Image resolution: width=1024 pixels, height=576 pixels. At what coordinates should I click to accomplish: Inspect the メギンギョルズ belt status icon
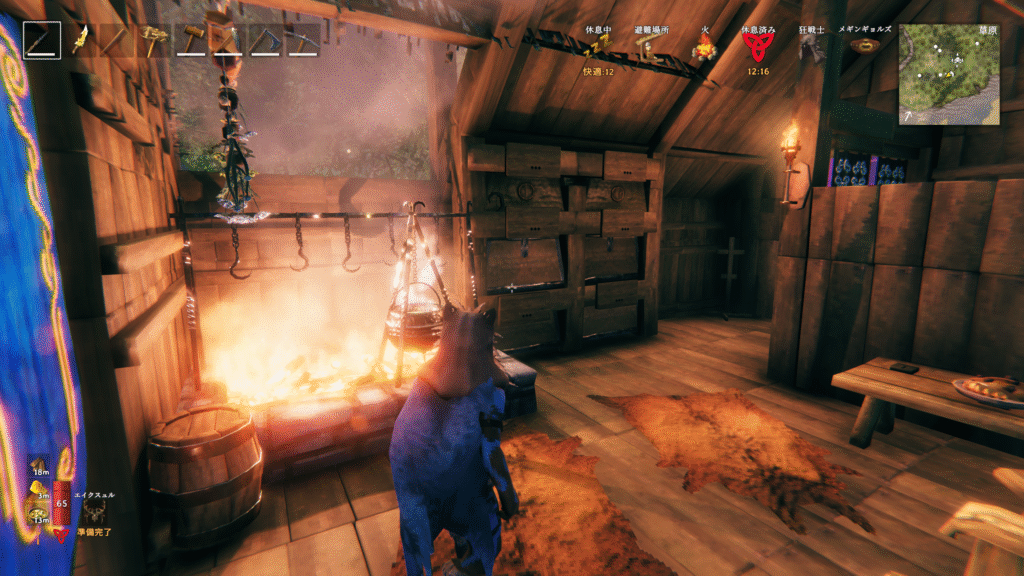(865, 46)
